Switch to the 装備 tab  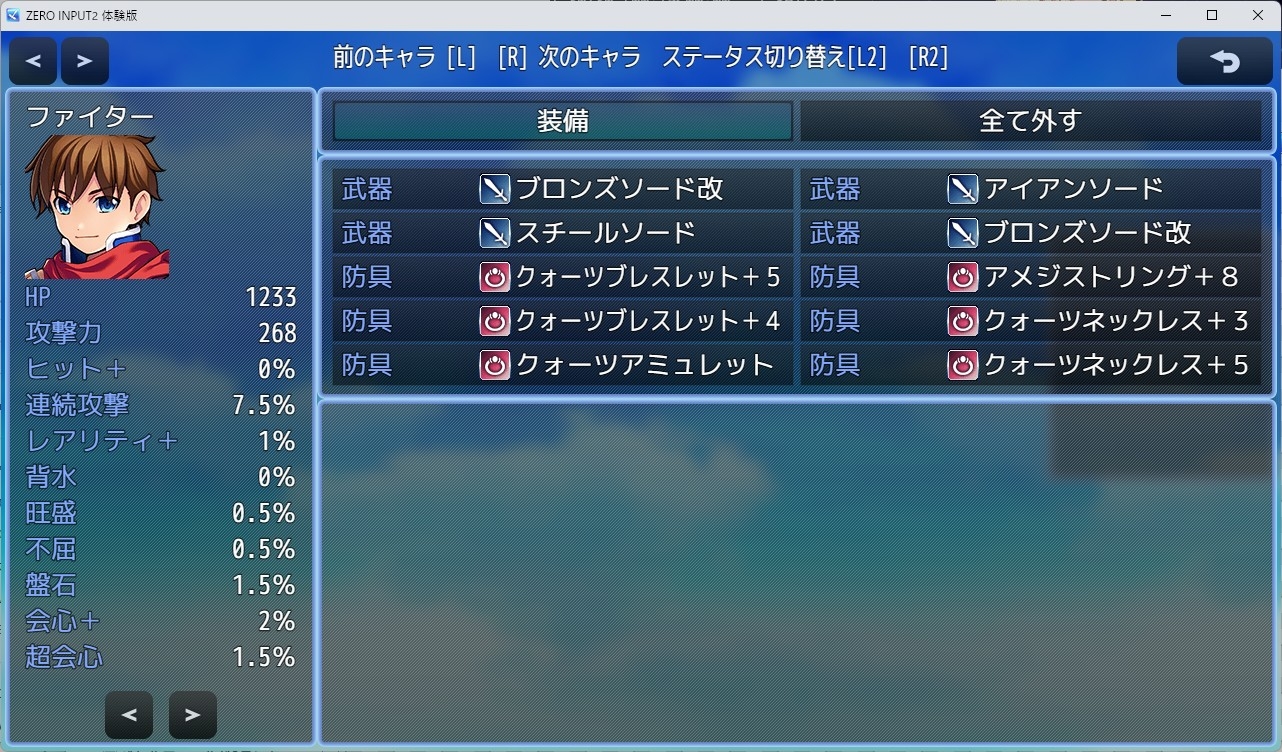(560, 121)
